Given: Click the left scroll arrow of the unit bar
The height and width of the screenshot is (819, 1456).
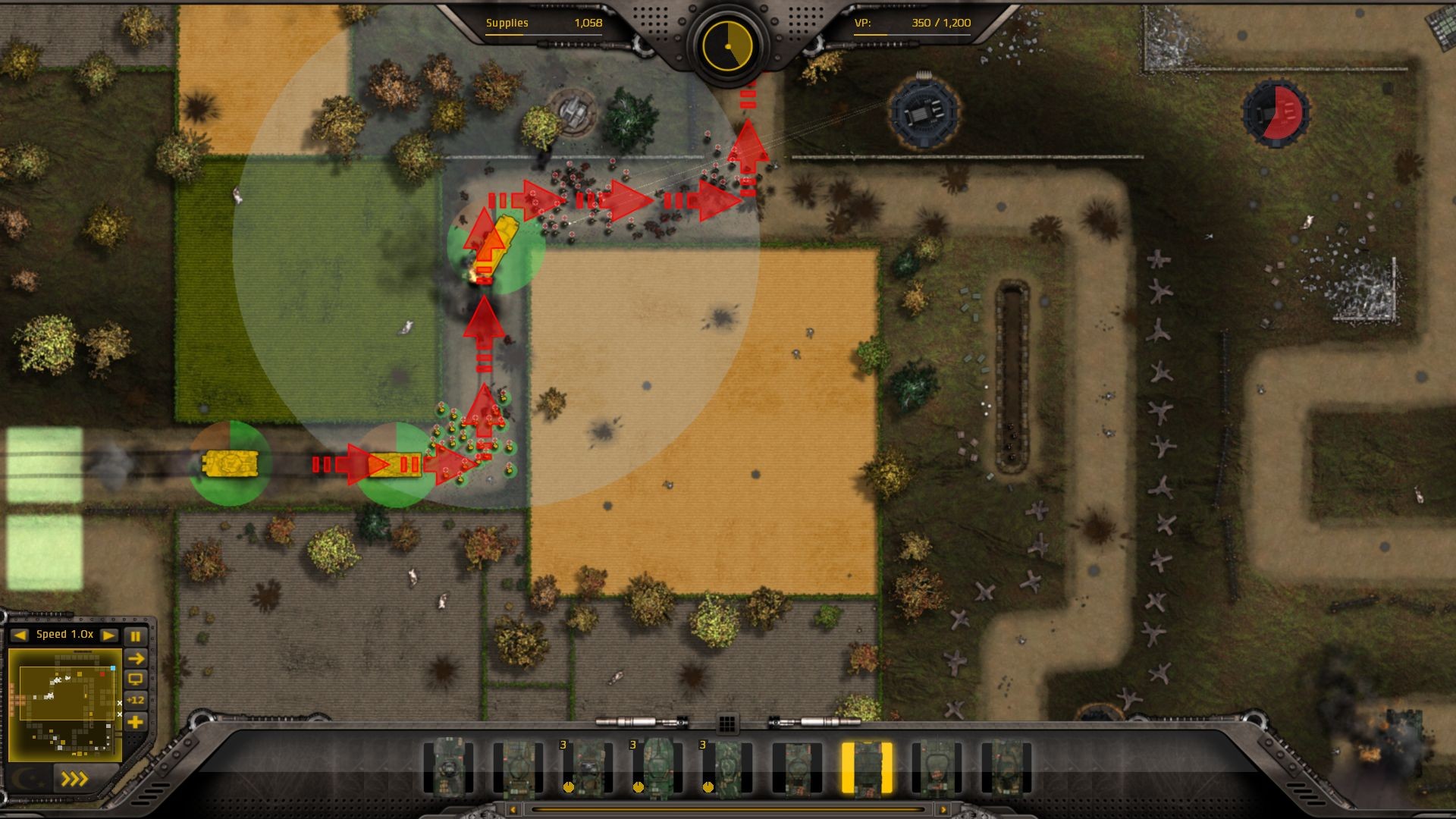Looking at the screenshot, I should point(513,809).
